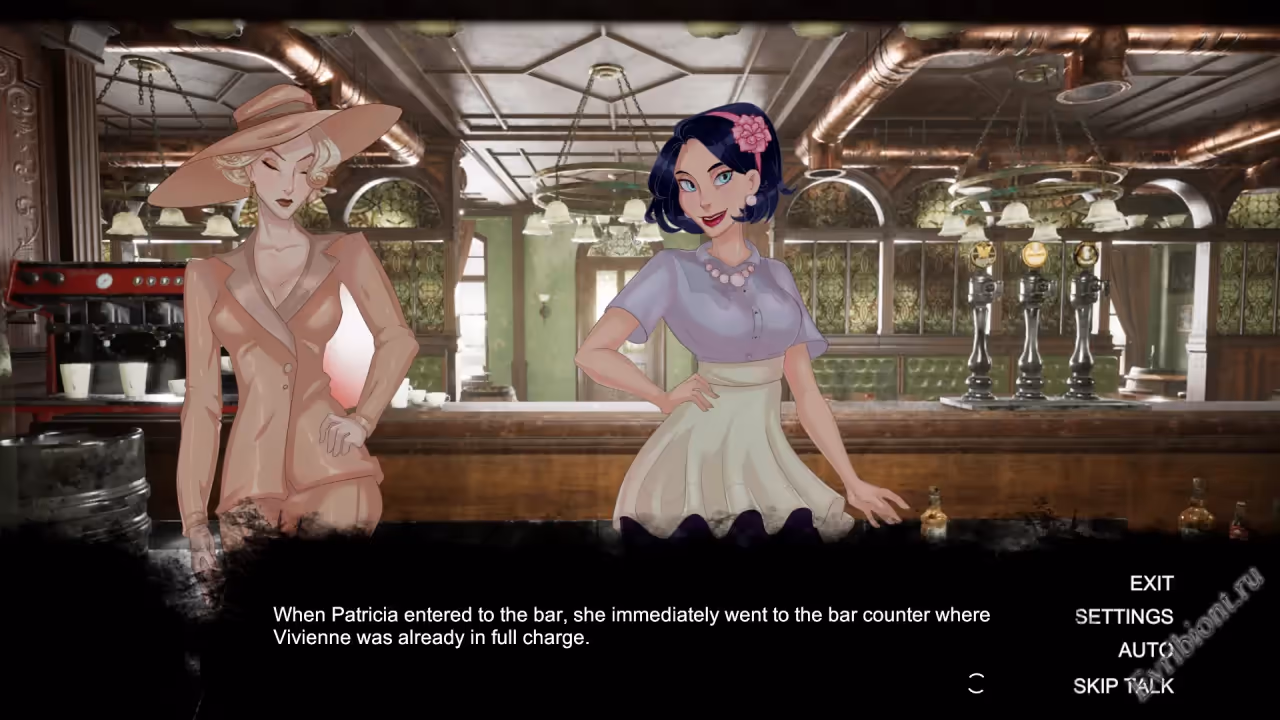Open the SETTINGS menu
The width and height of the screenshot is (1280, 720).
point(1123,617)
